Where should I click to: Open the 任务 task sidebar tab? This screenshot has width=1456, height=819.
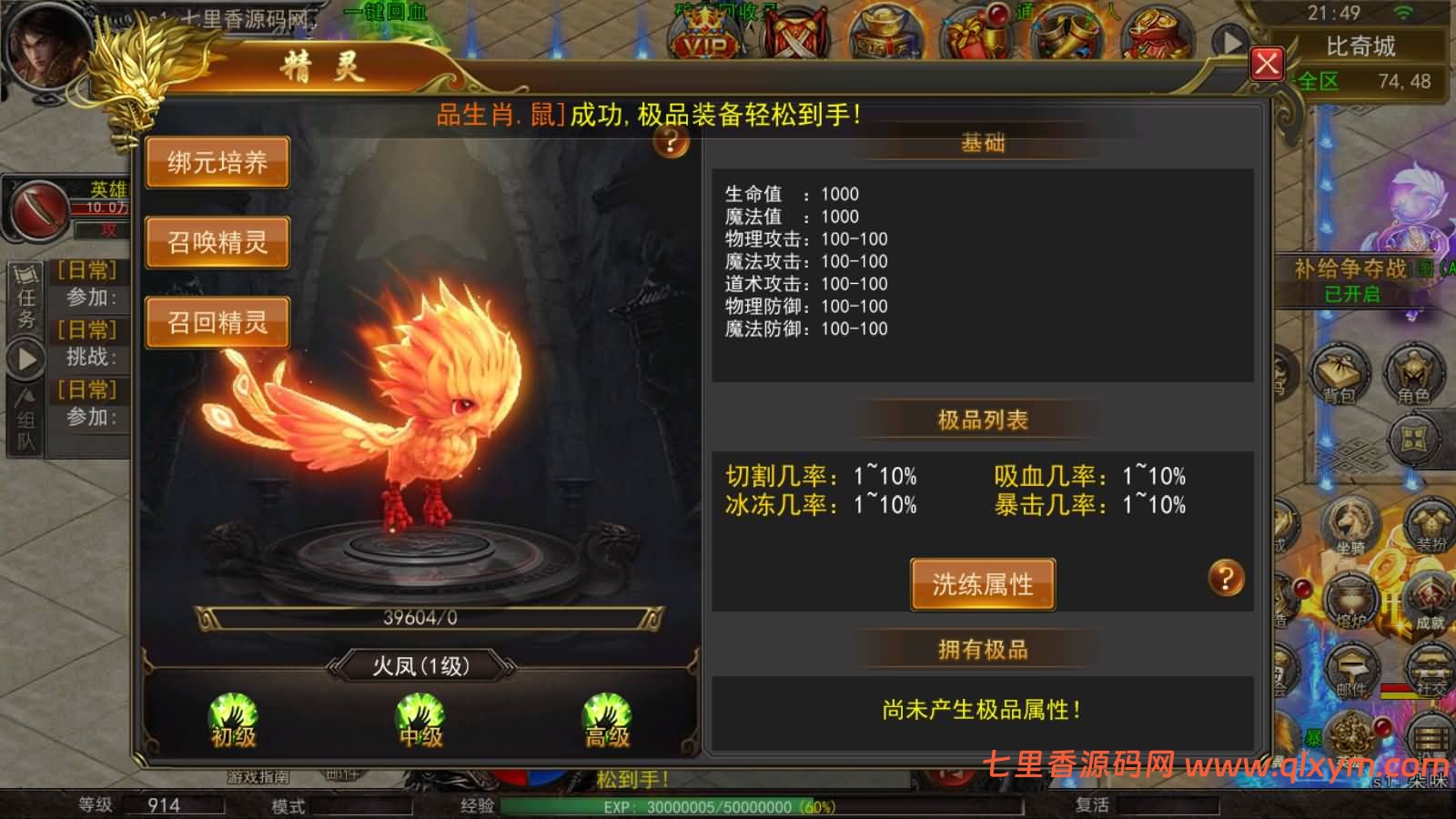pyautogui.click(x=27, y=291)
